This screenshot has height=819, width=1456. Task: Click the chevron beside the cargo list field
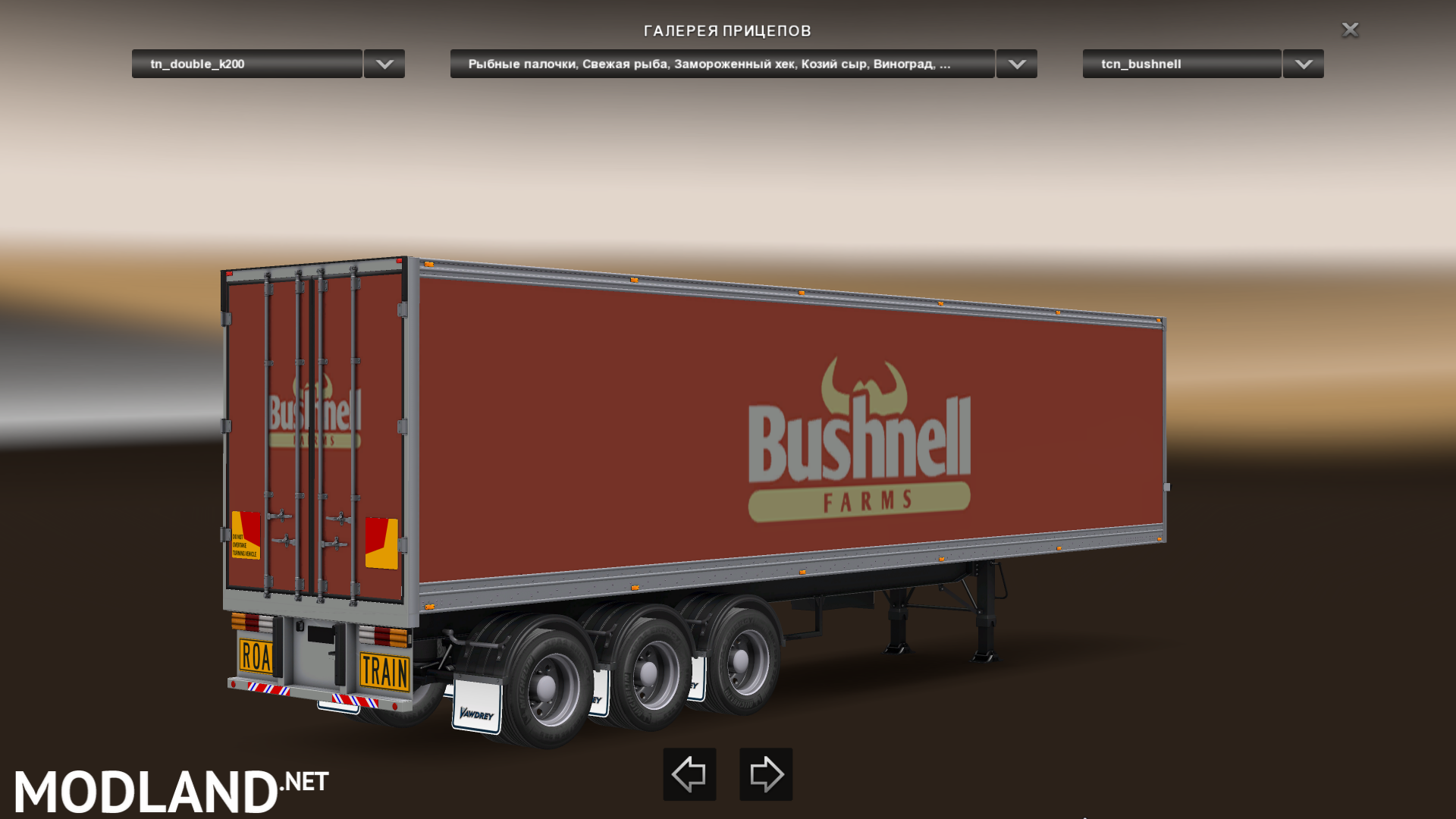point(1016,64)
